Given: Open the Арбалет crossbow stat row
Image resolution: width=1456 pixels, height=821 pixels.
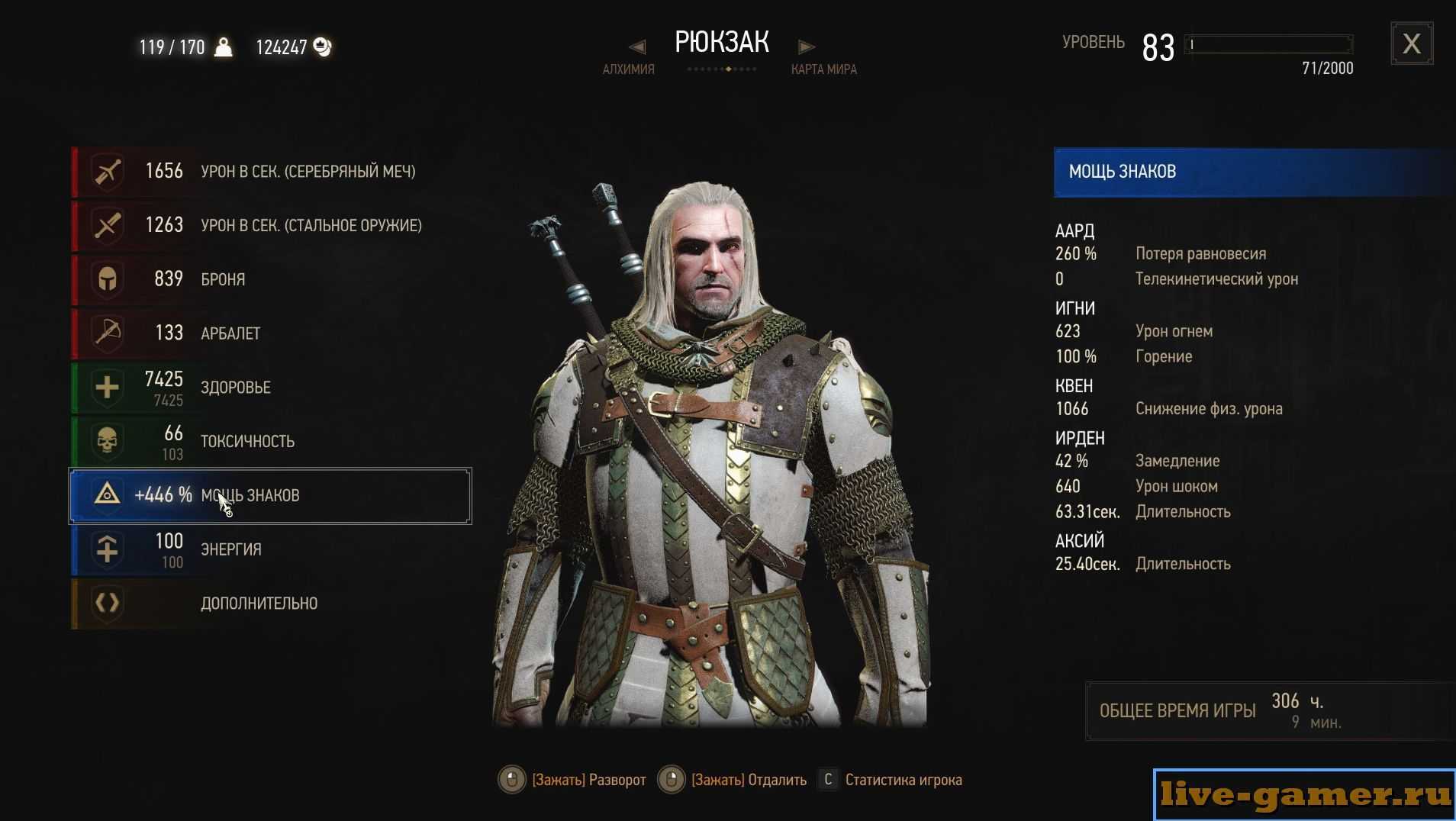Looking at the screenshot, I should [271, 333].
